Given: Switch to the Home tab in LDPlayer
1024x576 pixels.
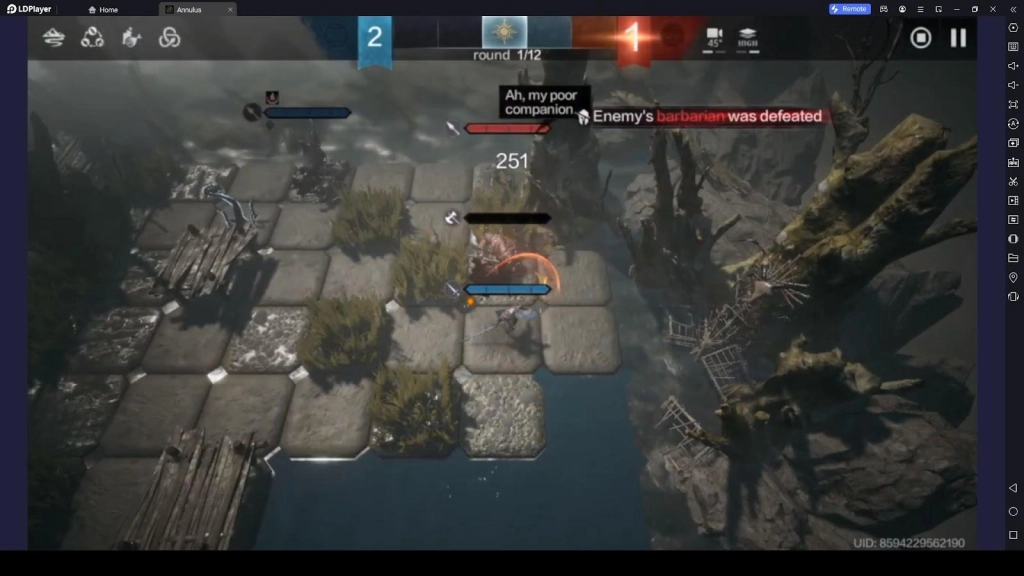Looking at the screenshot, I should click(103, 9).
